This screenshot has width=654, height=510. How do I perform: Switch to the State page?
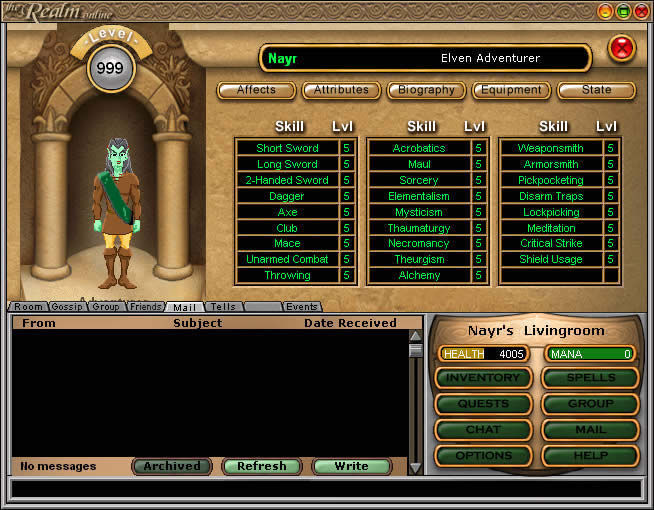[596, 90]
